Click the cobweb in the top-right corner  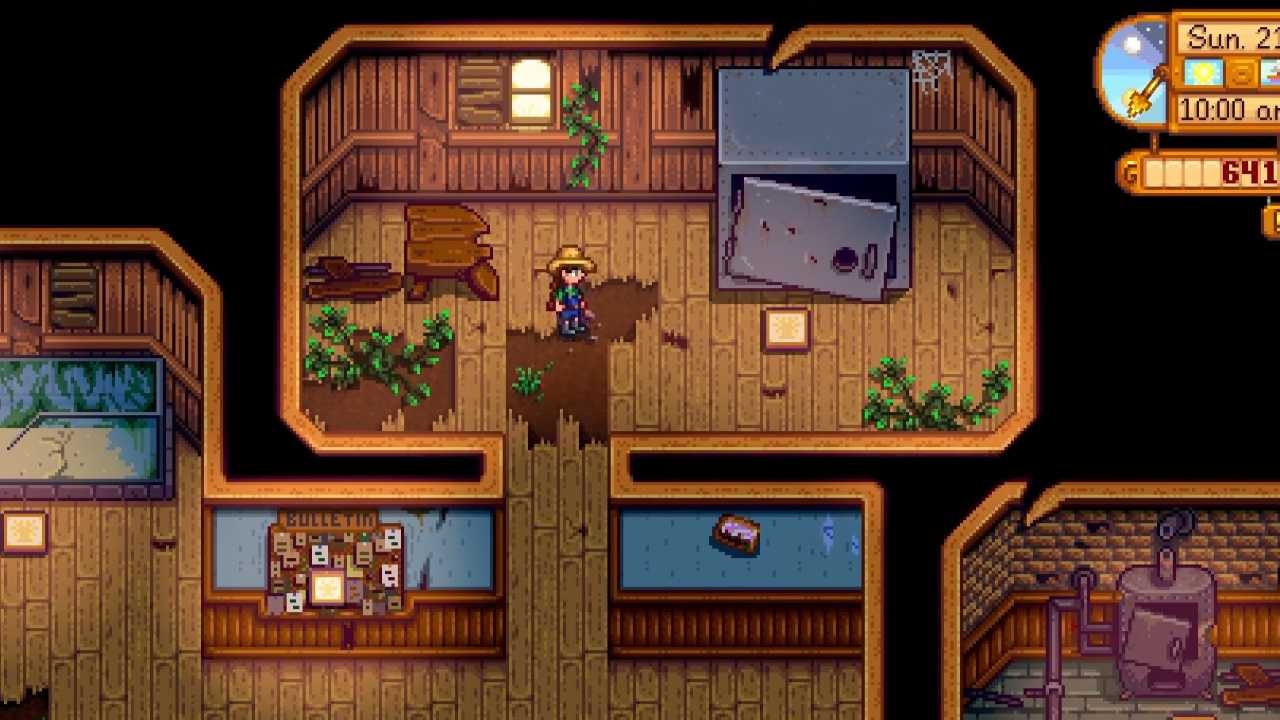coord(930,70)
